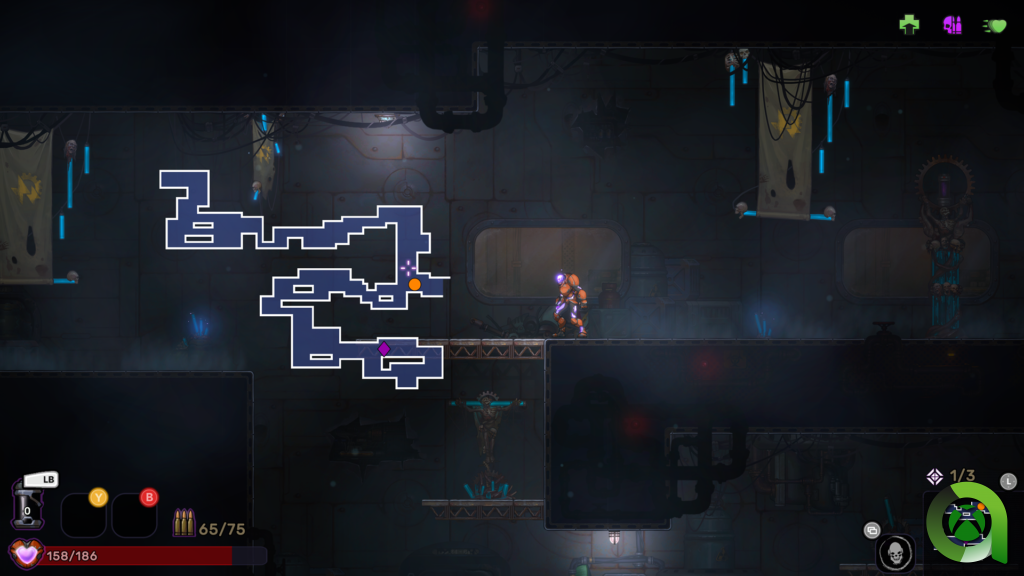Viewport: 1024px width, 576px height.
Task: Use the healing canister item
Action: point(27,504)
